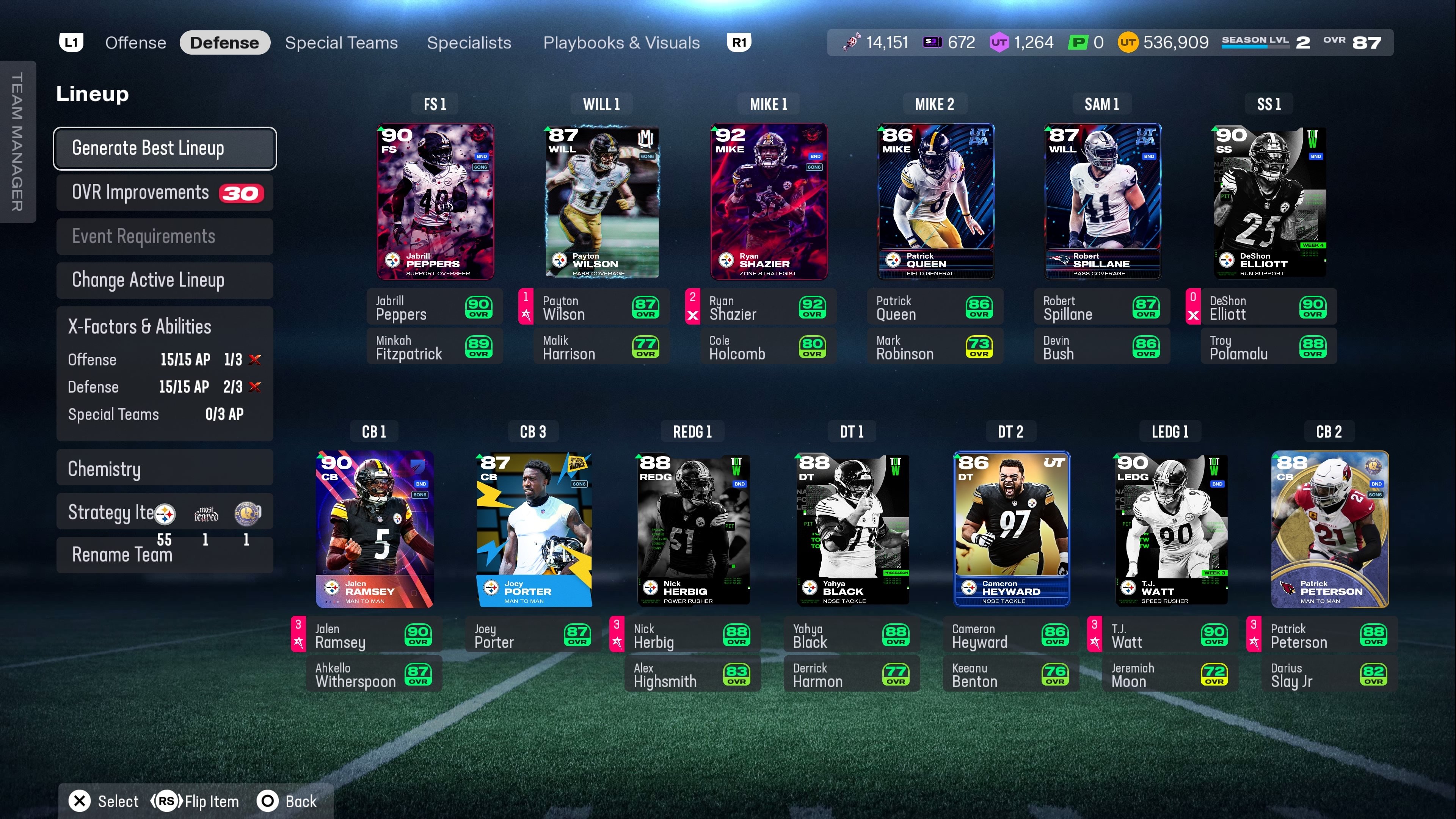Select backup Troy Polamalu row
The height and width of the screenshot is (819, 1456).
click(1268, 347)
